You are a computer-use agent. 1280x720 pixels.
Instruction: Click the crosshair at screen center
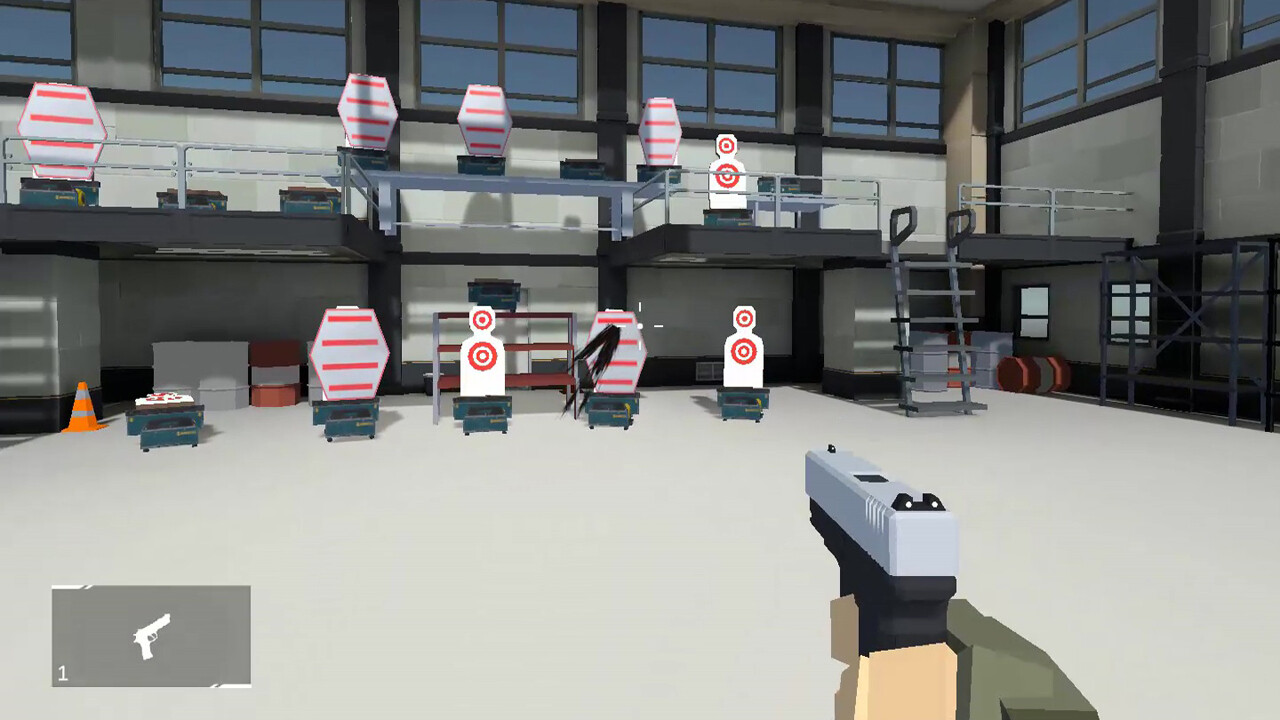[x=640, y=325]
